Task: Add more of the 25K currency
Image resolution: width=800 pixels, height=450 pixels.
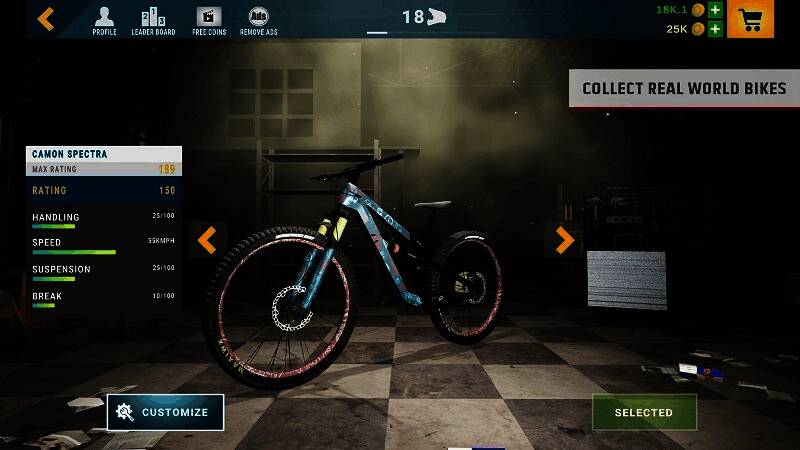Action: (715, 29)
